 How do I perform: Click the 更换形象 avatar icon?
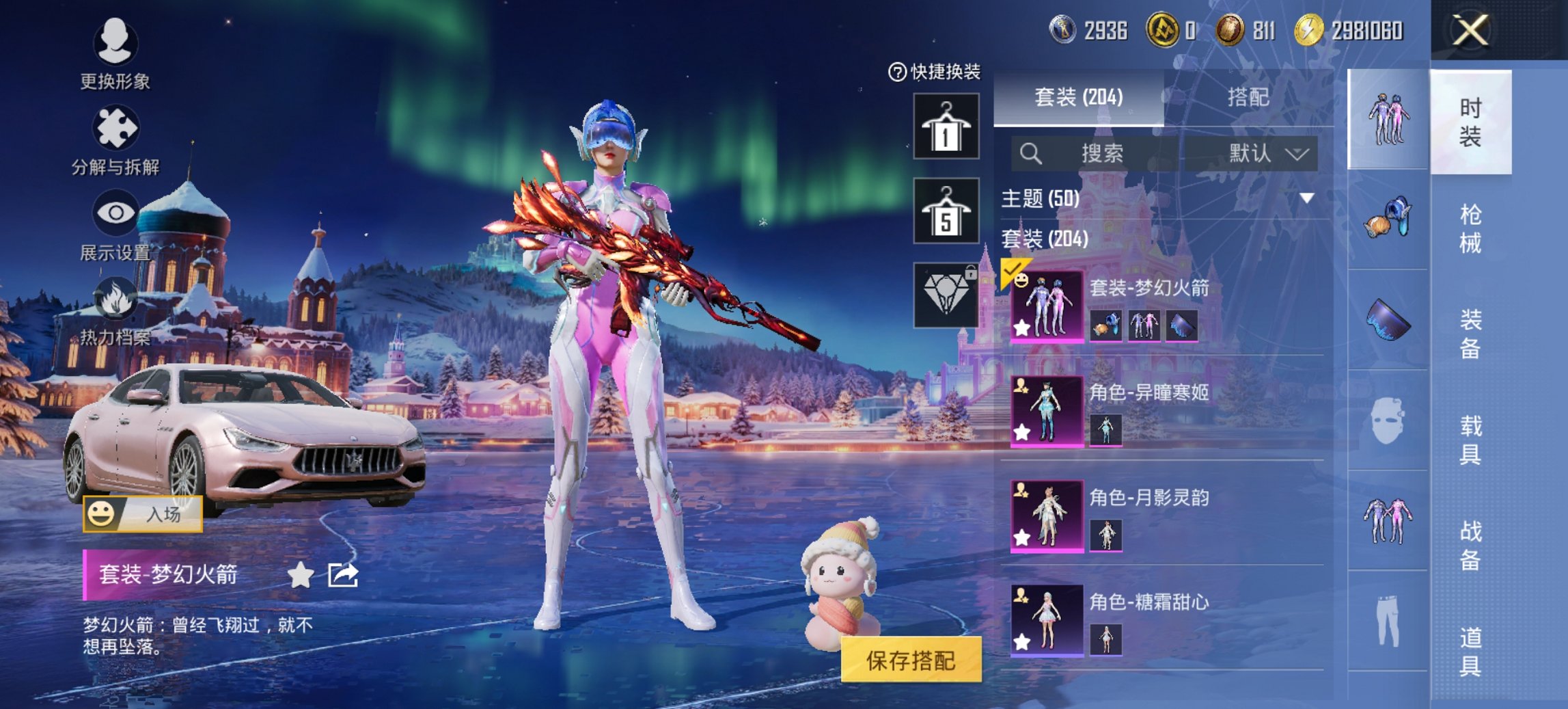coord(116,42)
